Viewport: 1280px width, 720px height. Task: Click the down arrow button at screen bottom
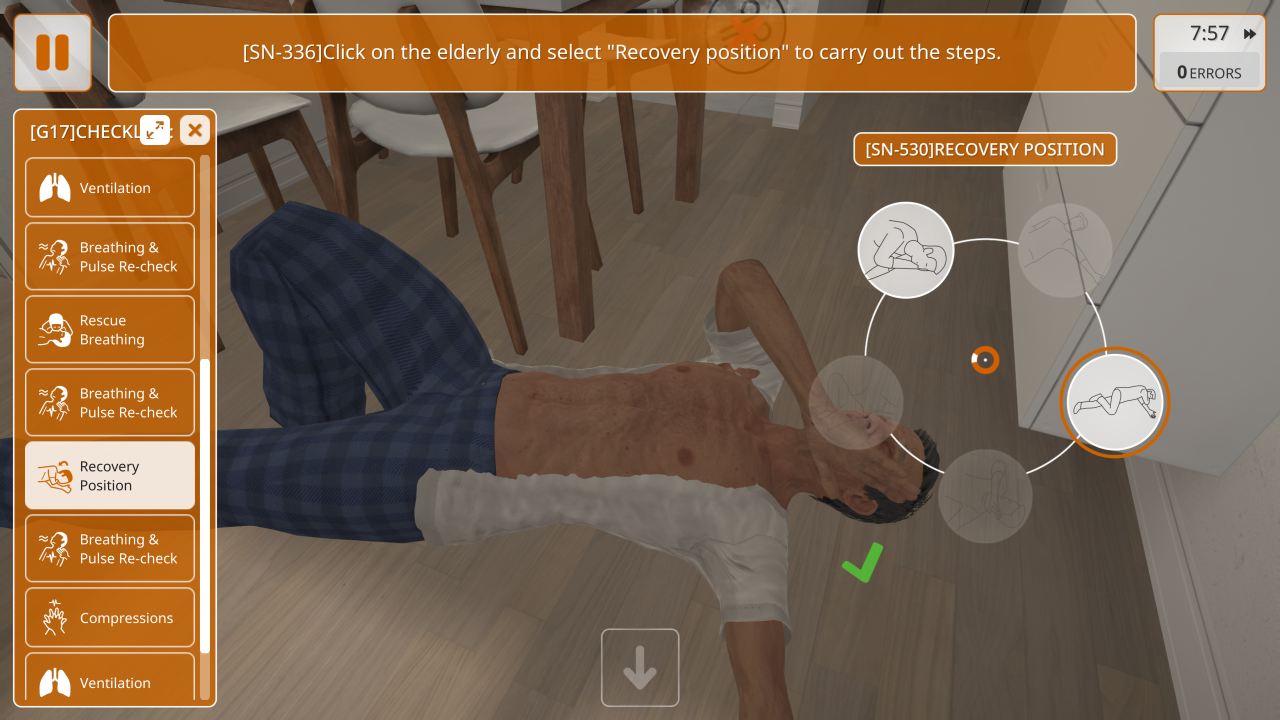tap(640, 668)
